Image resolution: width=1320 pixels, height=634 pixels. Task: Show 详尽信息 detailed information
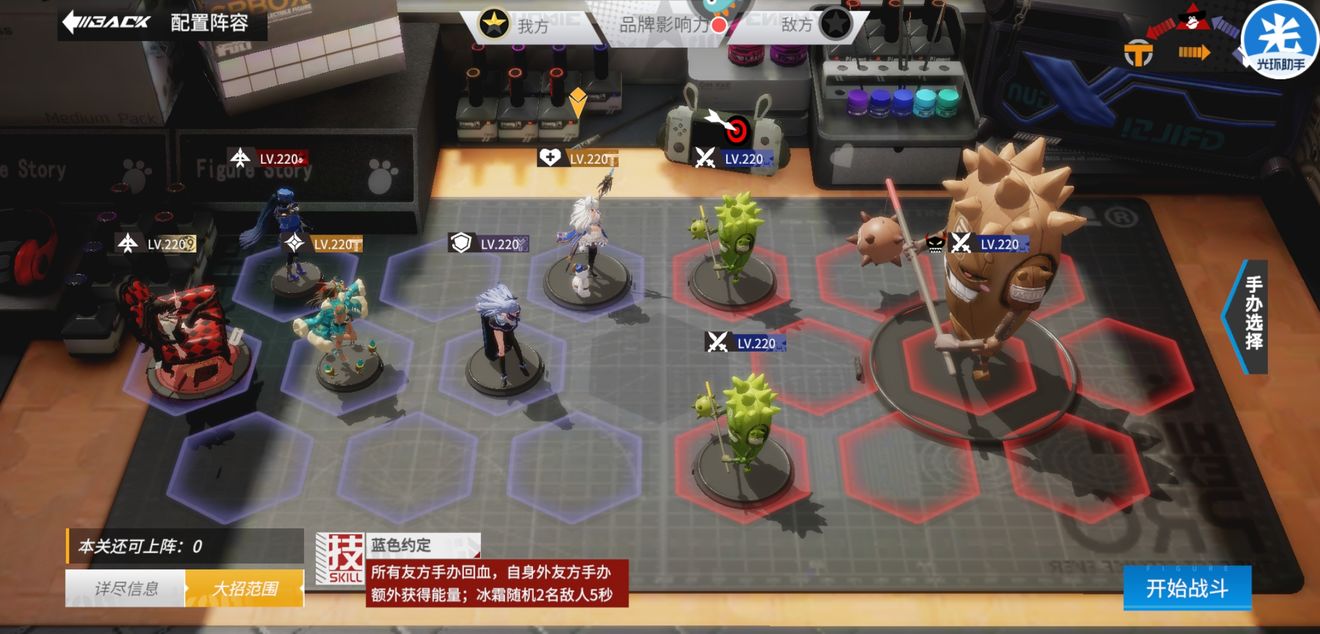pos(126,588)
